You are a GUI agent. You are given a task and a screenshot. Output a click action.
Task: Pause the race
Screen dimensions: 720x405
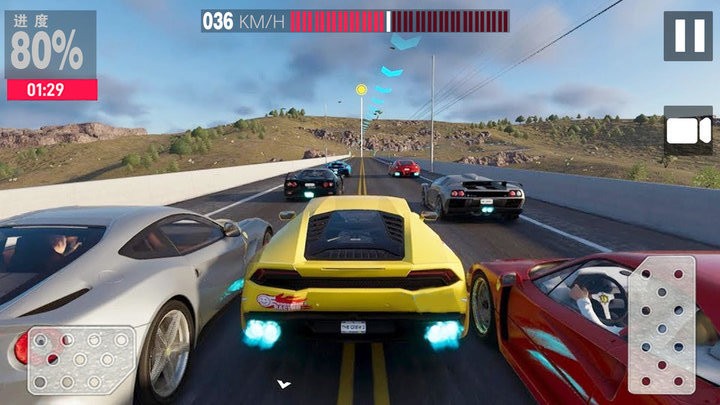tap(688, 36)
